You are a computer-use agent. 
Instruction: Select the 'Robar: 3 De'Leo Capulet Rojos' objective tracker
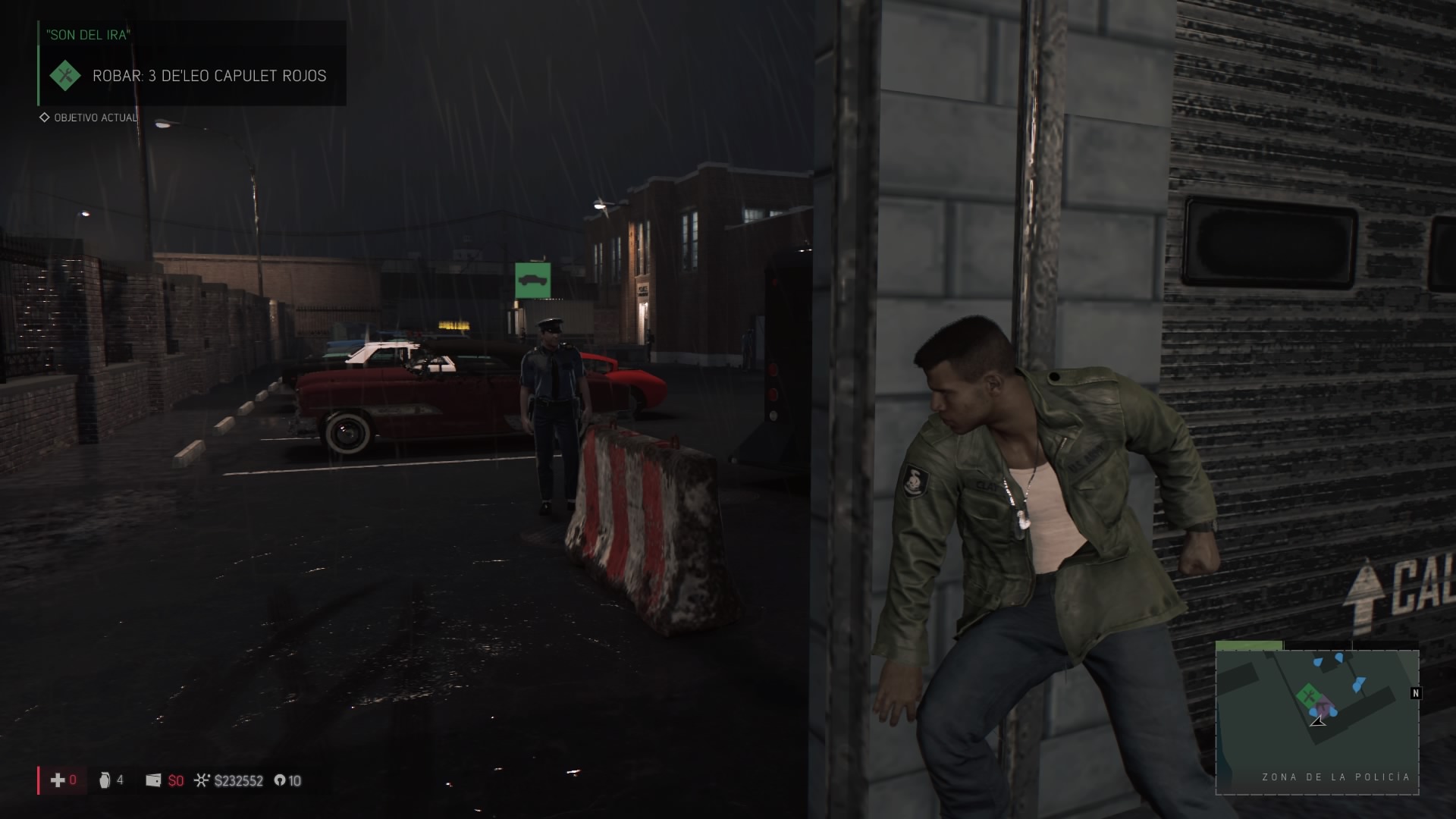[209, 76]
